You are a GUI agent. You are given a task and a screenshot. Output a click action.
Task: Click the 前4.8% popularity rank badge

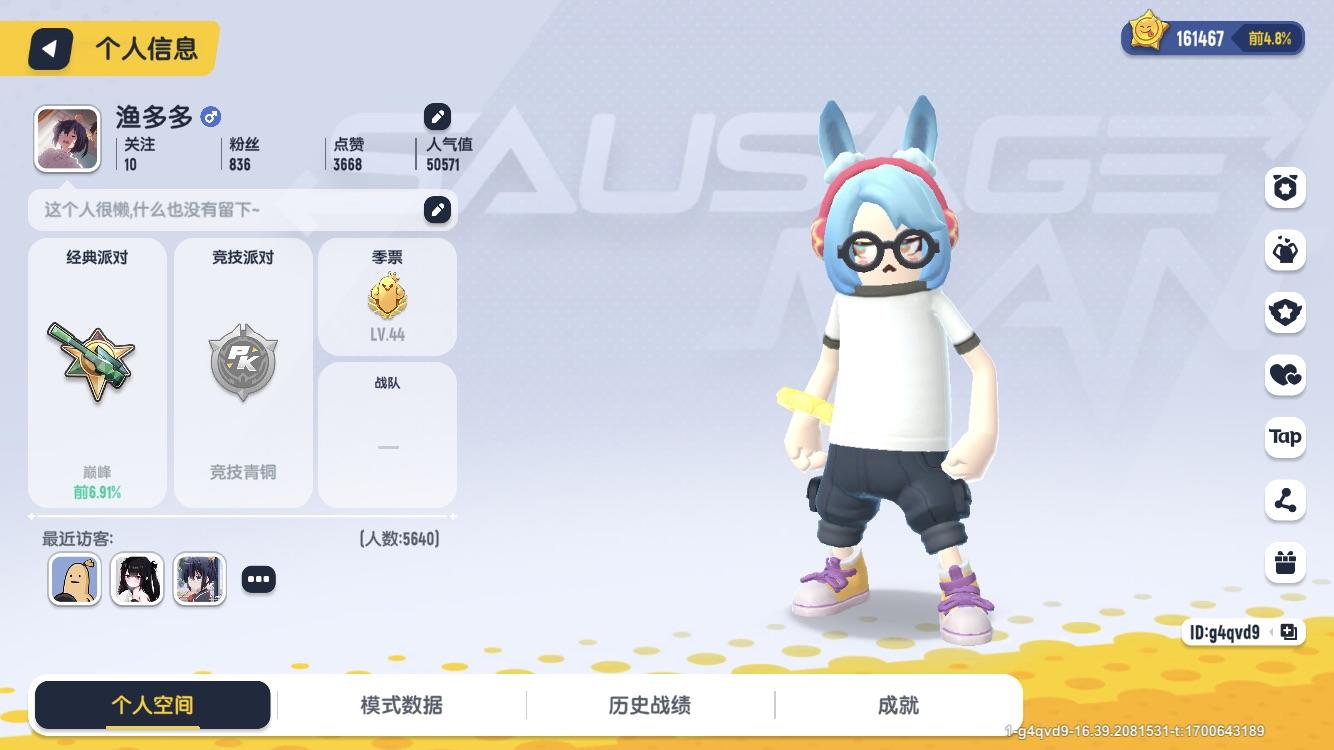click(1271, 39)
